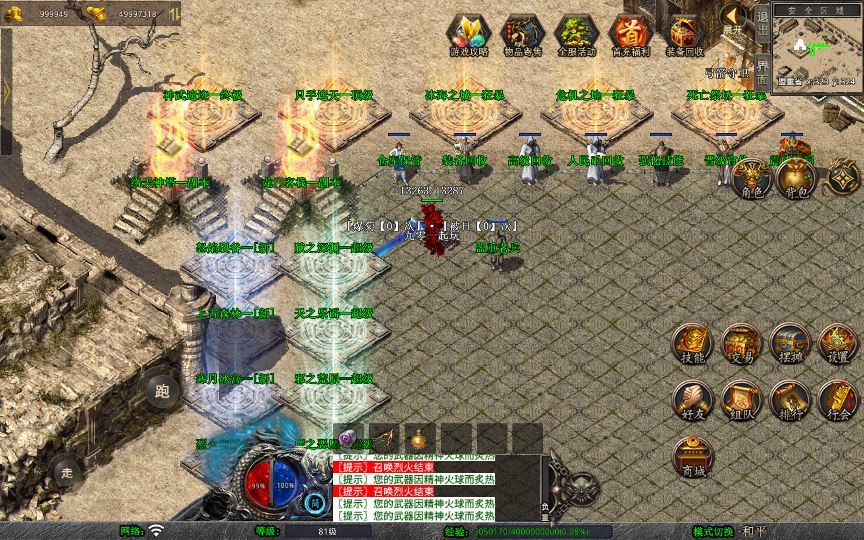The image size is (864, 540).
Task: Open the 商城 shop
Action: click(692, 457)
